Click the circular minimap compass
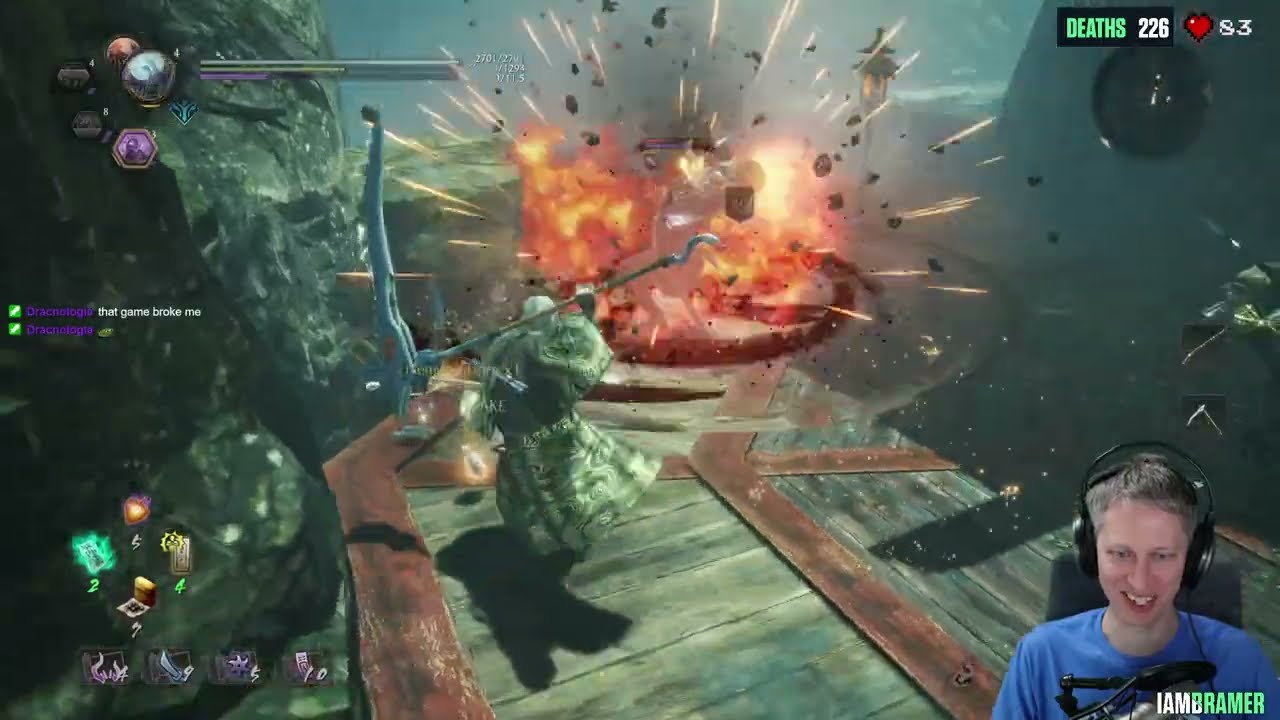Image resolution: width=1280 pixels, height=720 pixels. (x=1154, y=95)
